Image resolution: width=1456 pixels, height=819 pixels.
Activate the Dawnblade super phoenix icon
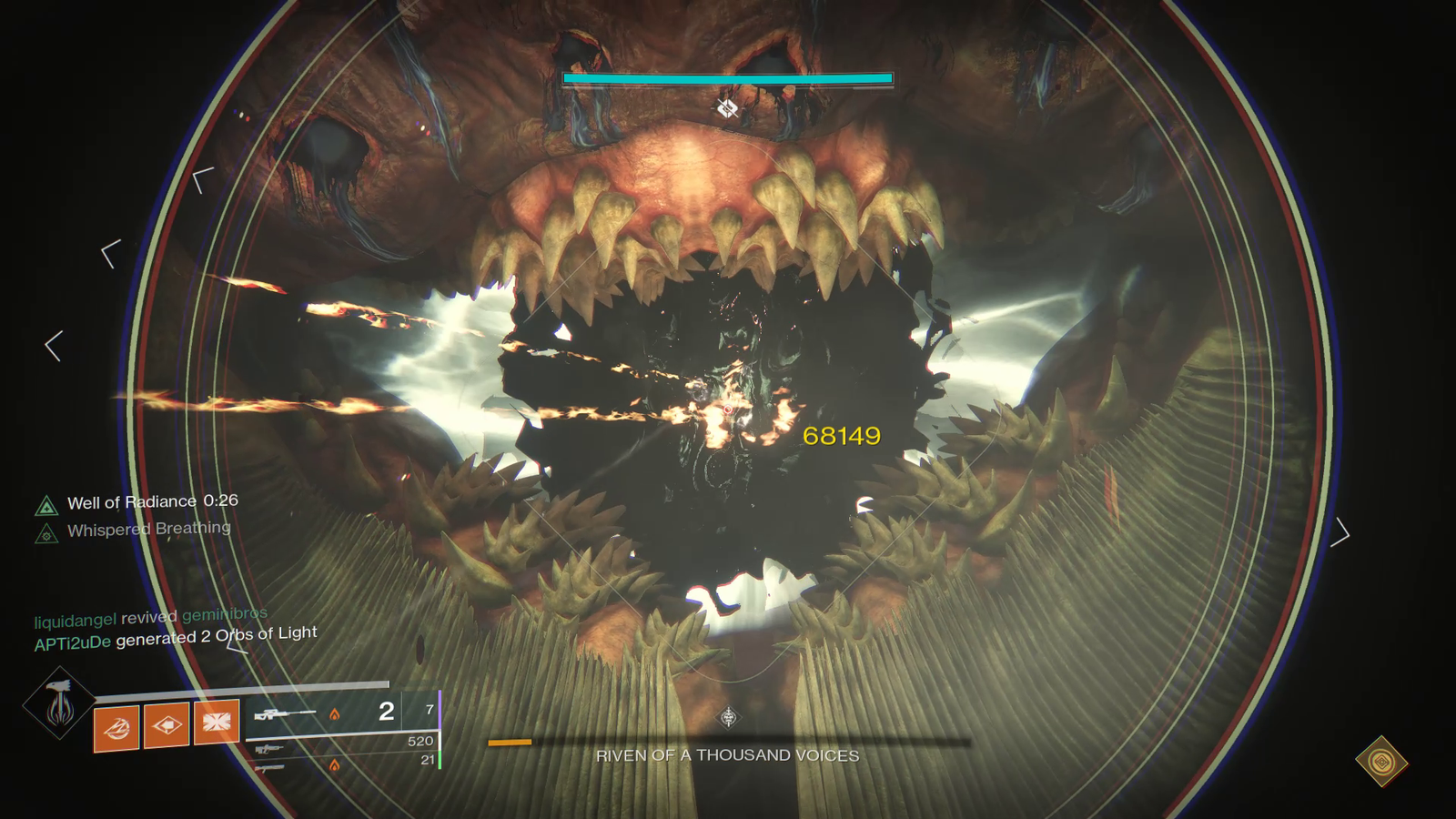click(x=60, y=703)
